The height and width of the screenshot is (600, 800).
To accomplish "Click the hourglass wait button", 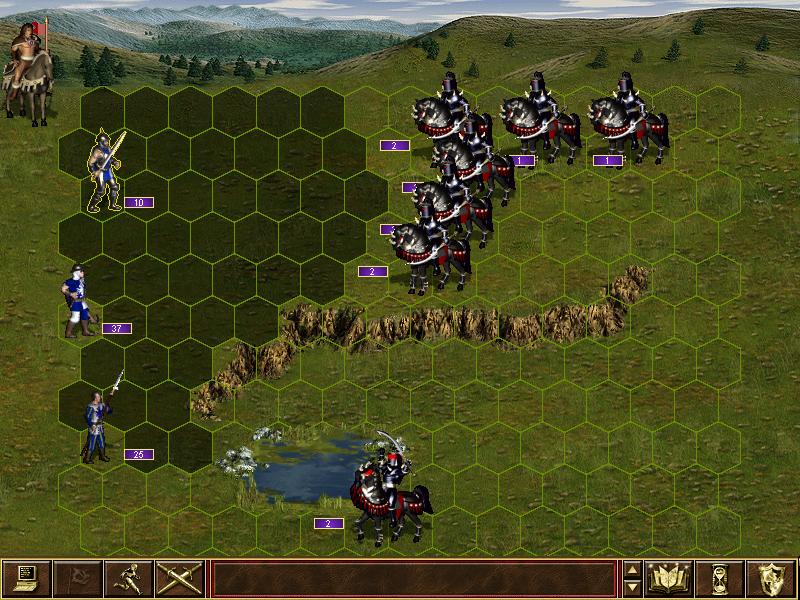I will [720, 578].
